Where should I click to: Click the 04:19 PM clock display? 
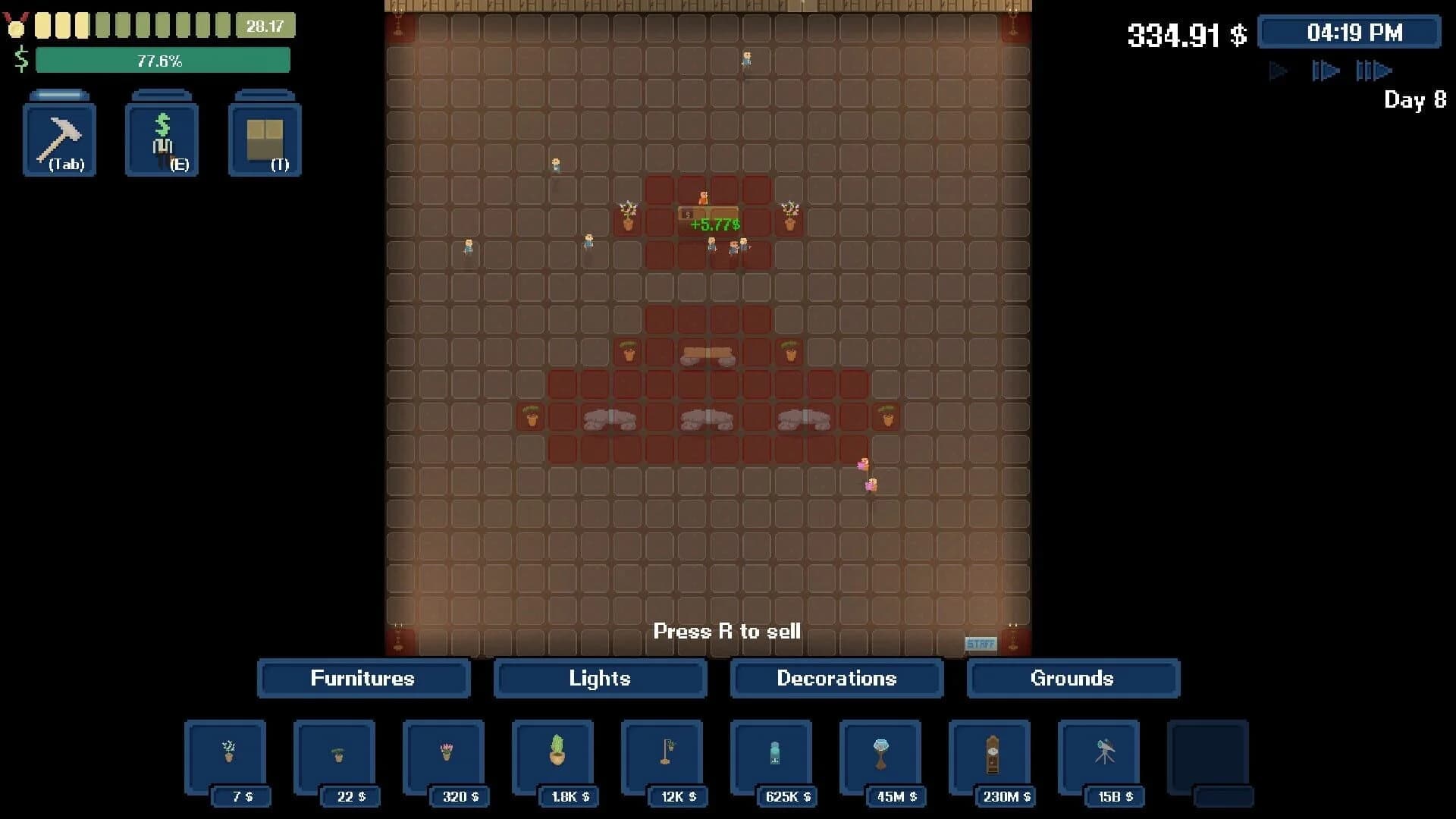(x=1349, y=33)
